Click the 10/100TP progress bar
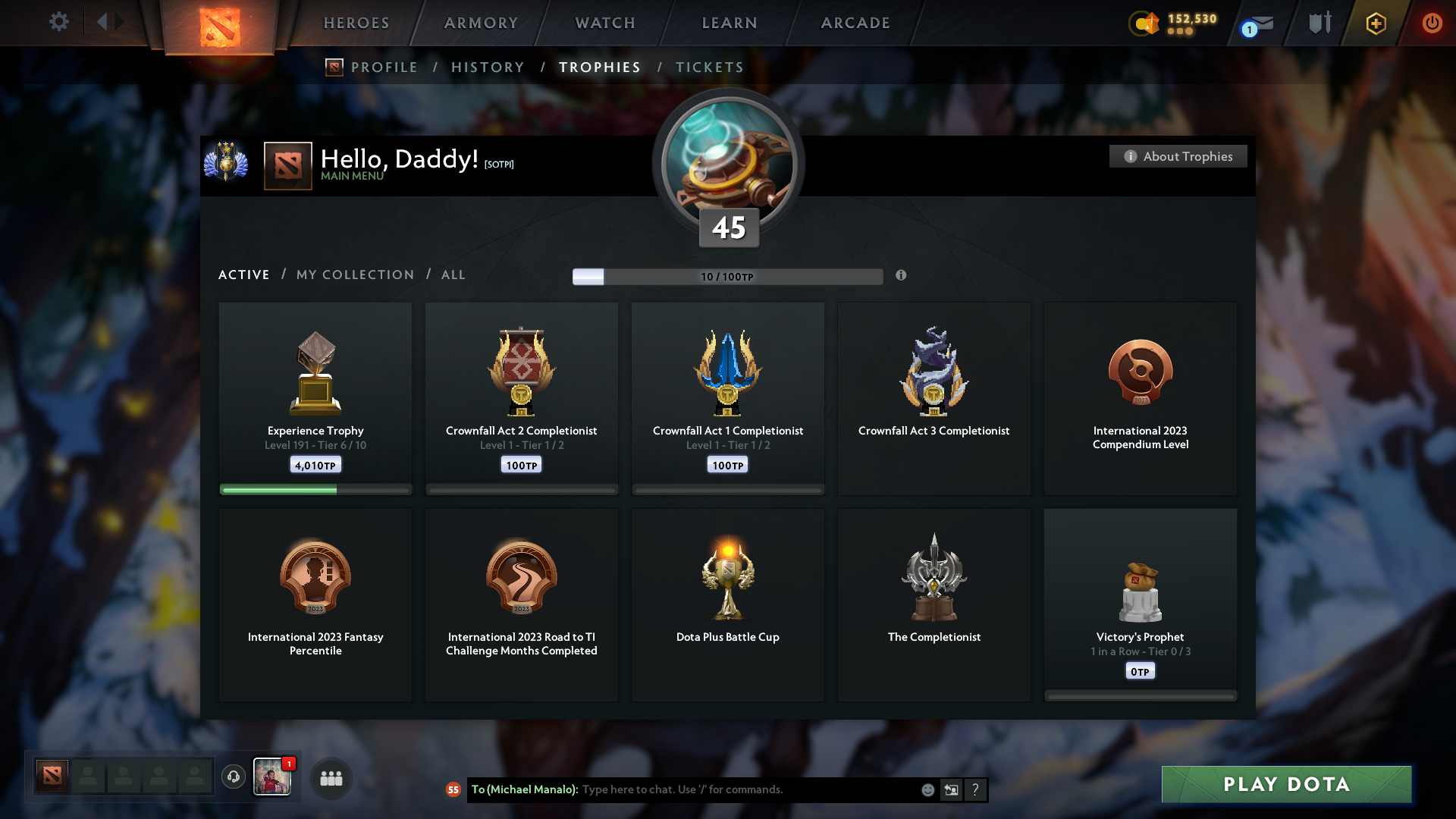This screenshot has height=819, width=1456. (728, 276)
